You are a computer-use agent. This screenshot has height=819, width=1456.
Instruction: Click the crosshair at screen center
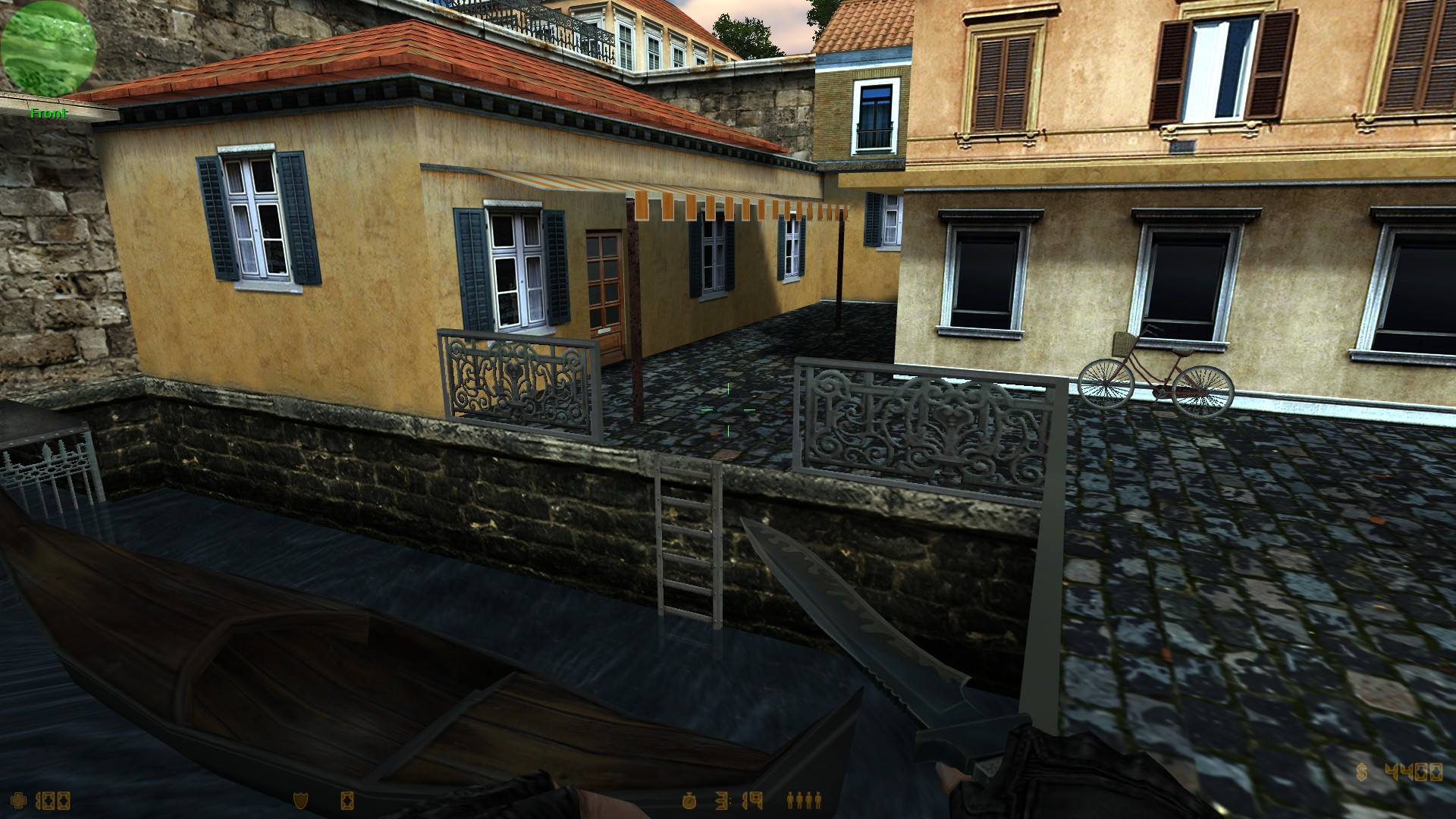coord(728,409)
